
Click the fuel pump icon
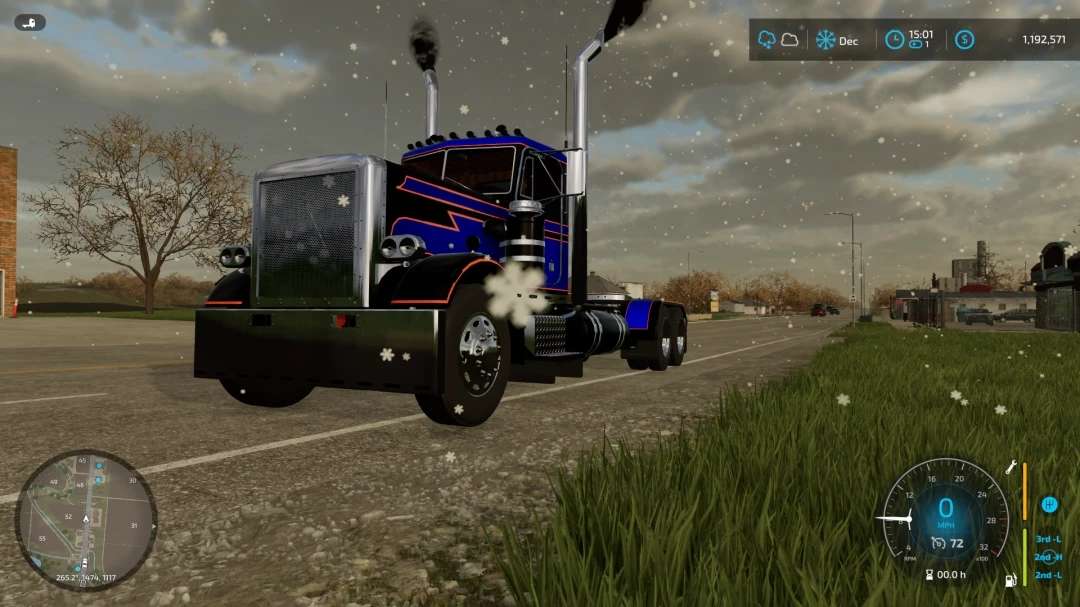(1011, 579)
